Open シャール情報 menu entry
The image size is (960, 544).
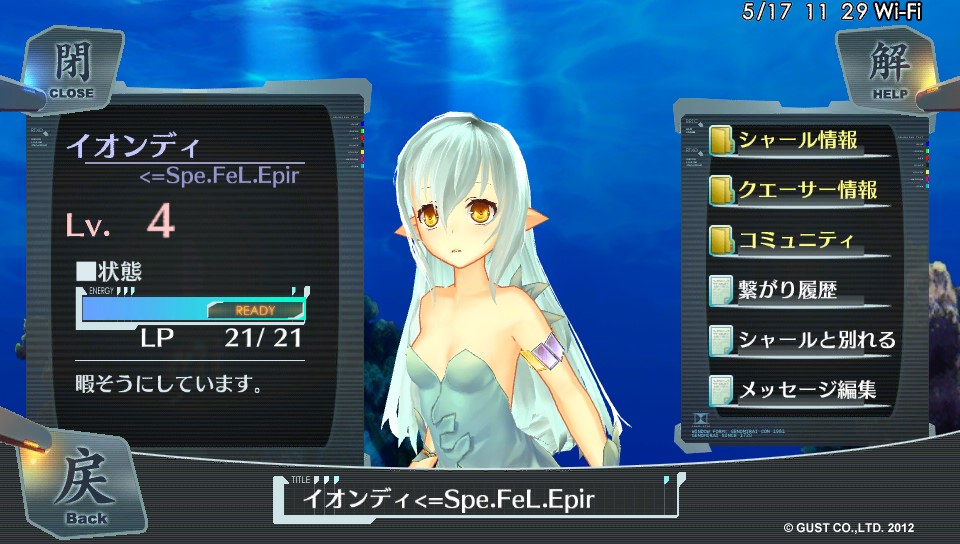coord(798,140)
